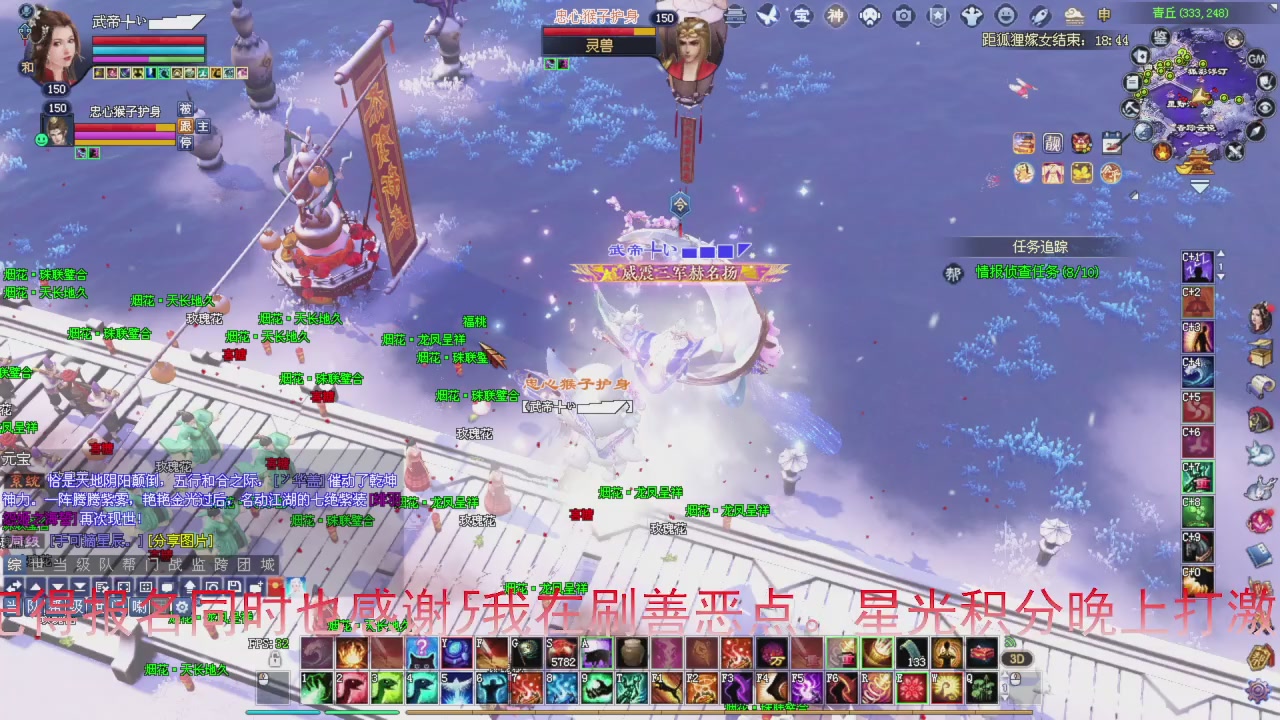Screen dimensions: 1280x720
Task: Select the smiley face icon on top bar
Action: pyautogui.click(x=1007, y=15)
